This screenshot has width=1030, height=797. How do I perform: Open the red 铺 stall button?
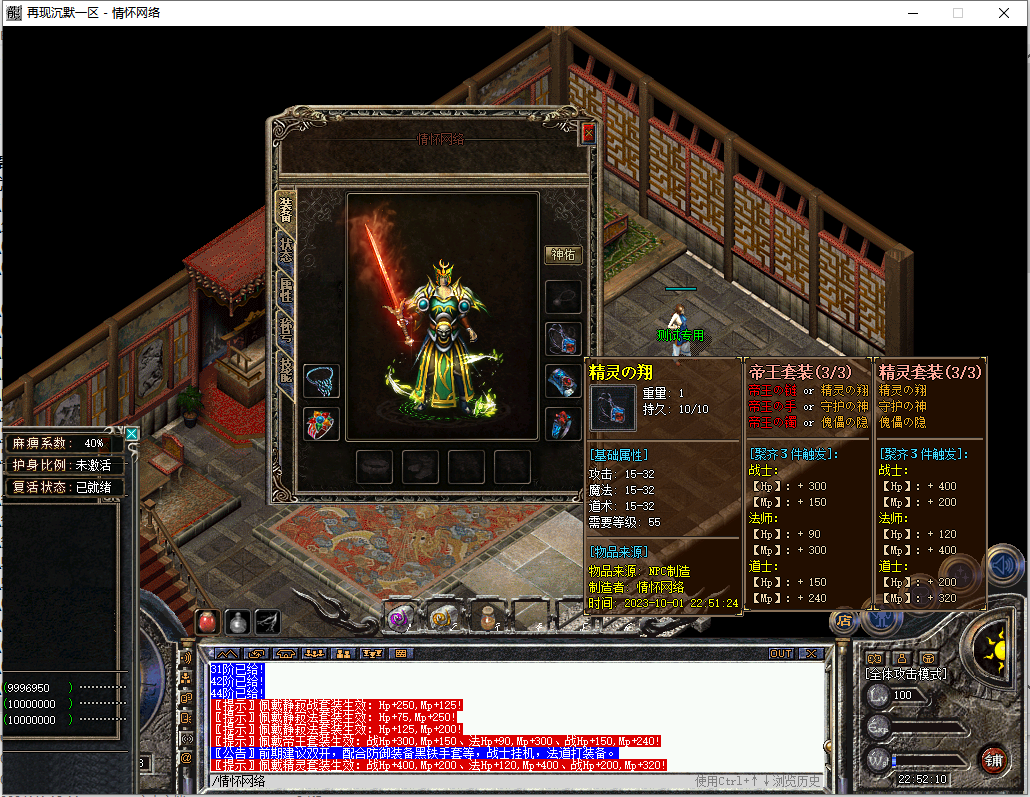point(992,759)
